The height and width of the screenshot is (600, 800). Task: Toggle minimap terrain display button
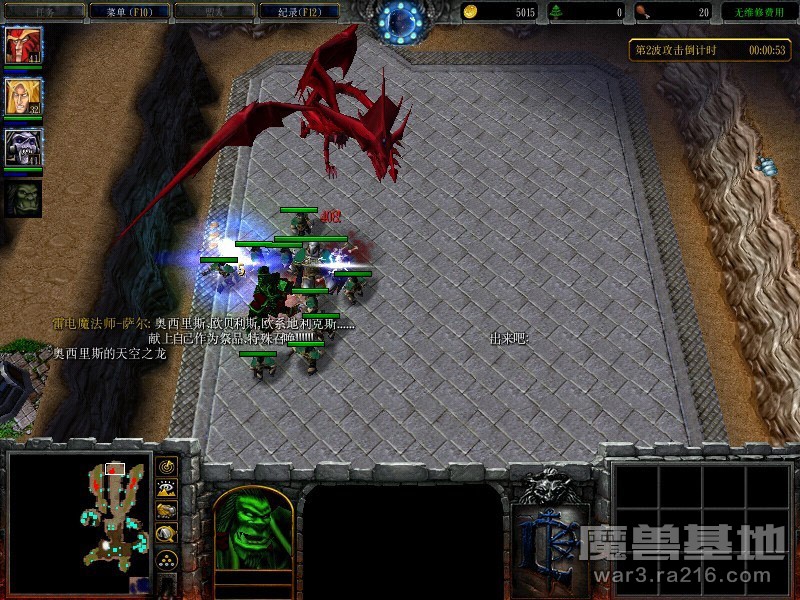(x=166, y=489)
